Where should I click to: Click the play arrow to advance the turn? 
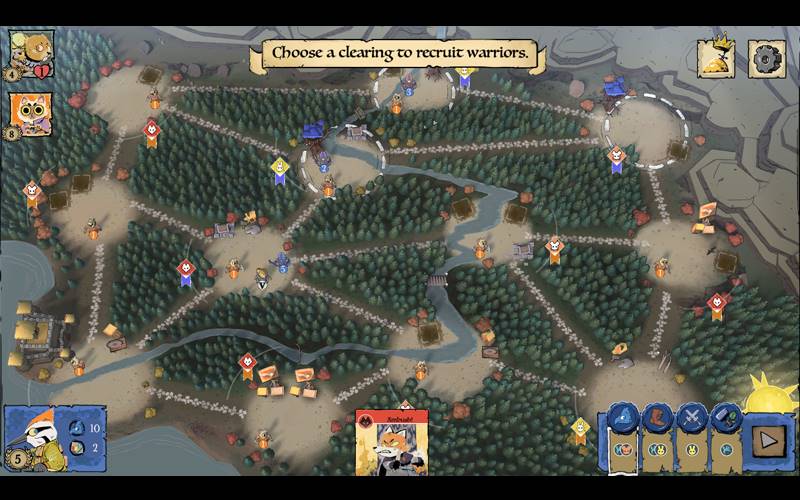point(769,438)
